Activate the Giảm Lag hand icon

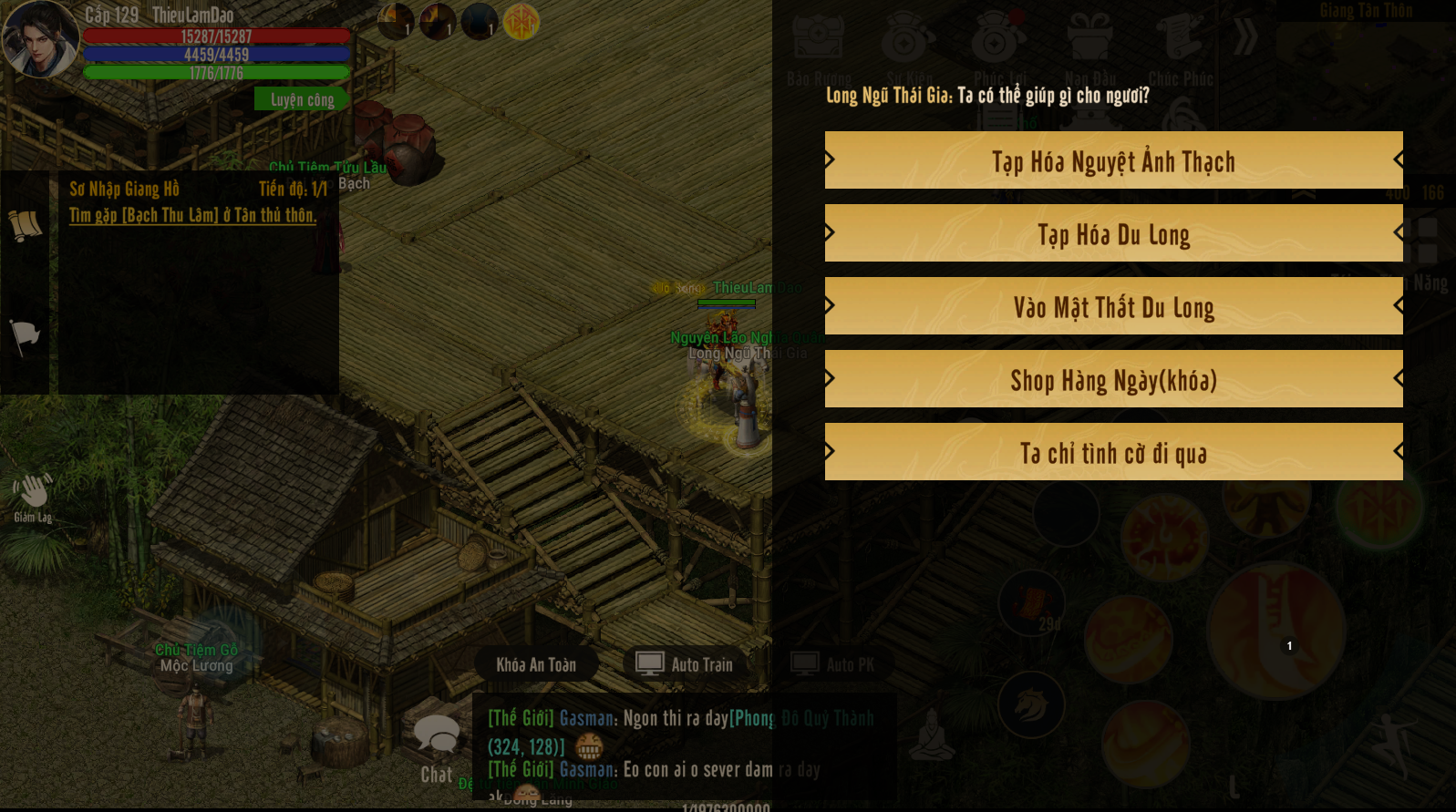pyautogui.click(x=32, y=497)
